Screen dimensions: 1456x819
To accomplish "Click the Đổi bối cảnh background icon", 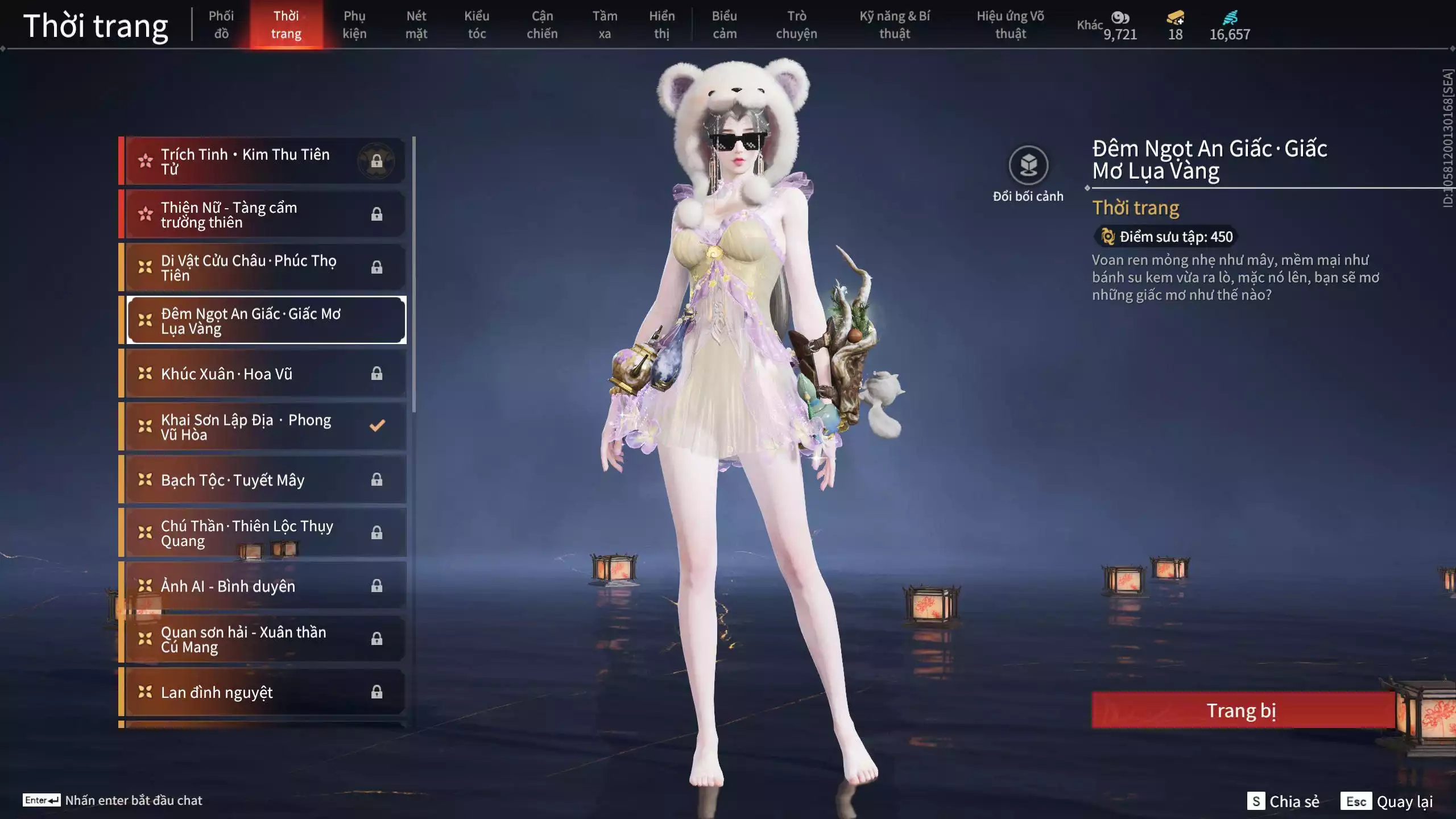I will pyautogui.click(x=1028, y=166).
